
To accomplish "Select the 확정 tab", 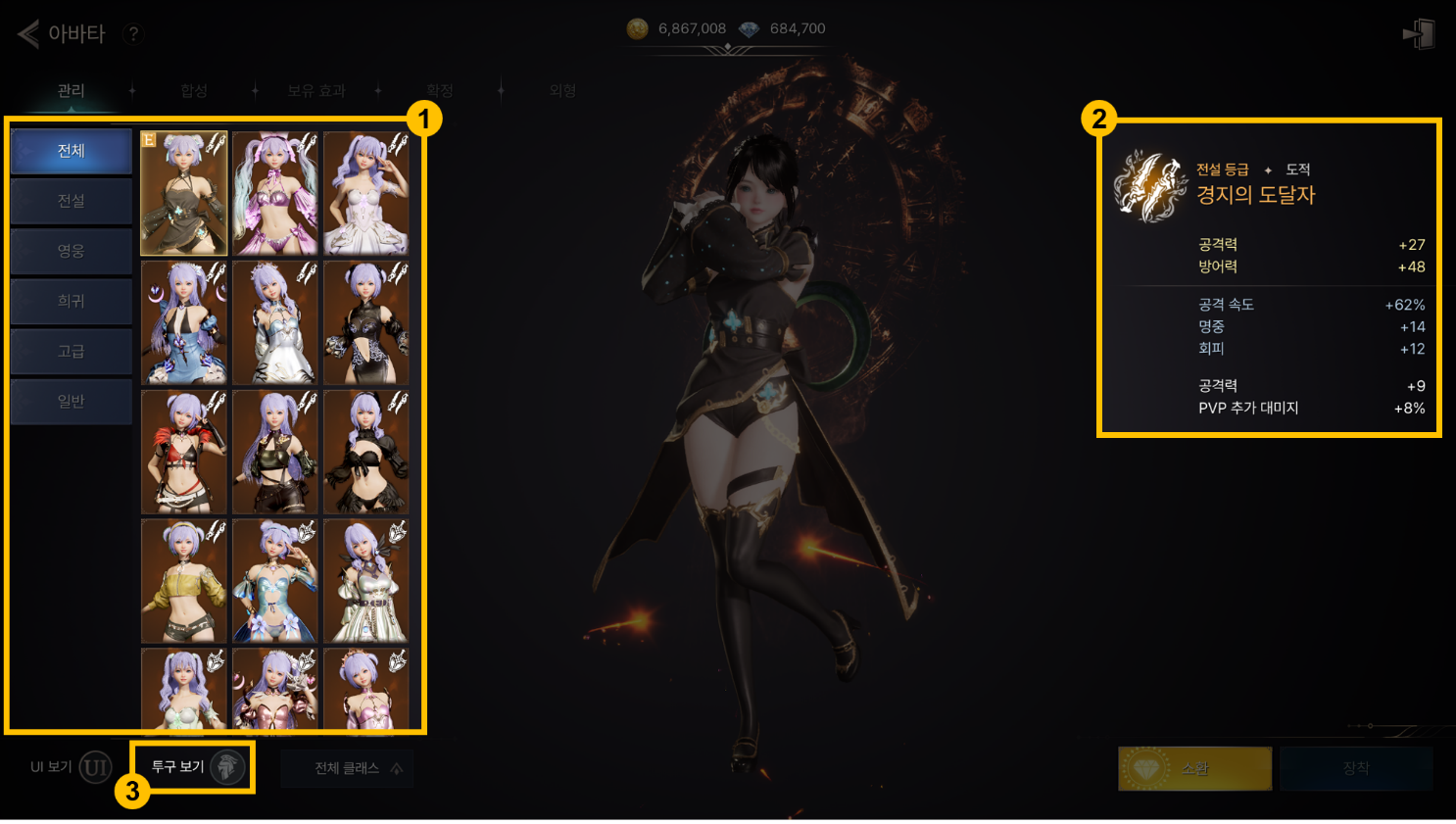I will point(440,91).
